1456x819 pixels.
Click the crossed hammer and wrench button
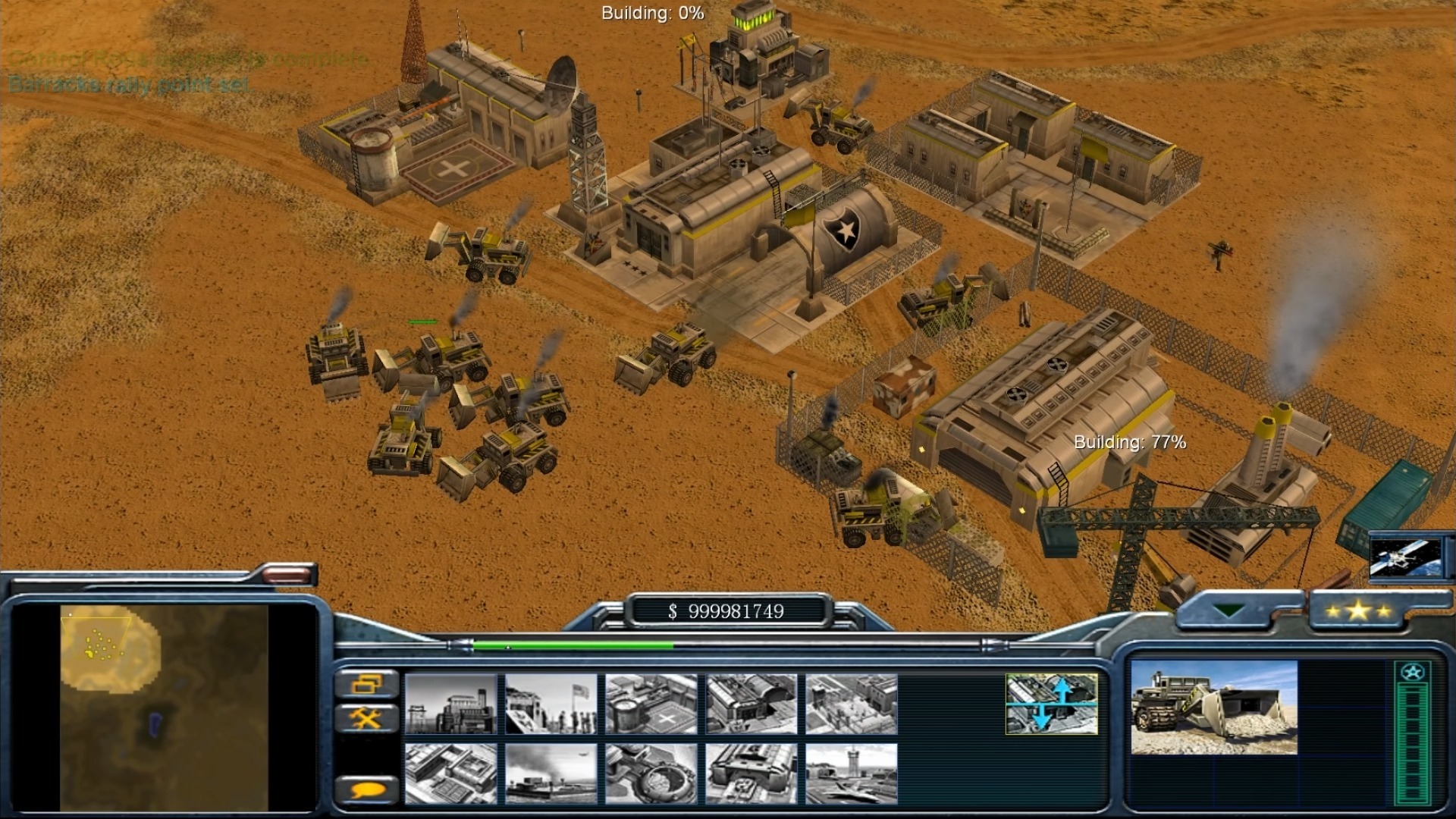coord(367,717)
